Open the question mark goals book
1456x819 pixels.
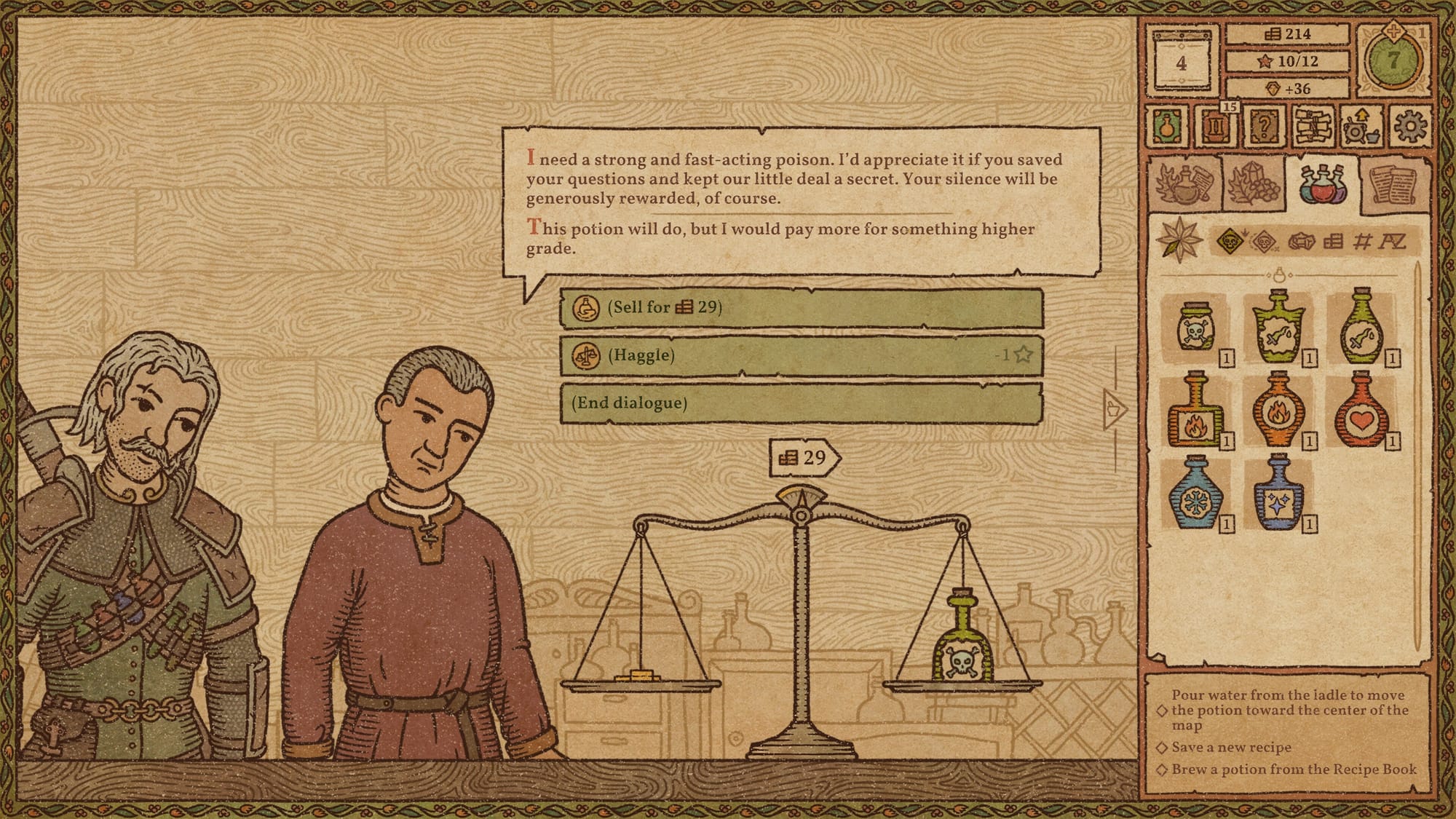(x=1264, y=125)
